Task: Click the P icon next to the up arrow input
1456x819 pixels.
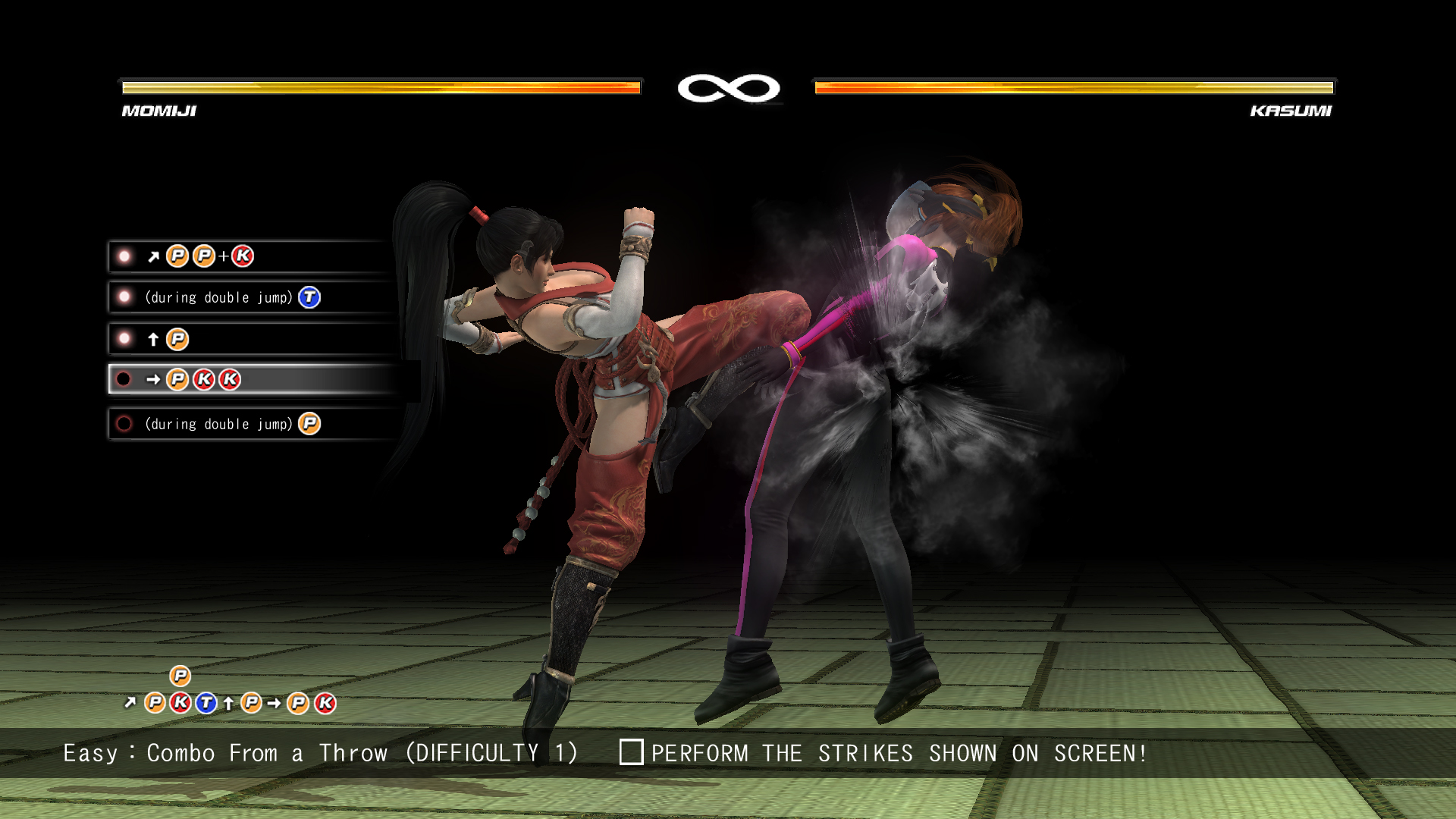Action: click(x=179, y=338)
